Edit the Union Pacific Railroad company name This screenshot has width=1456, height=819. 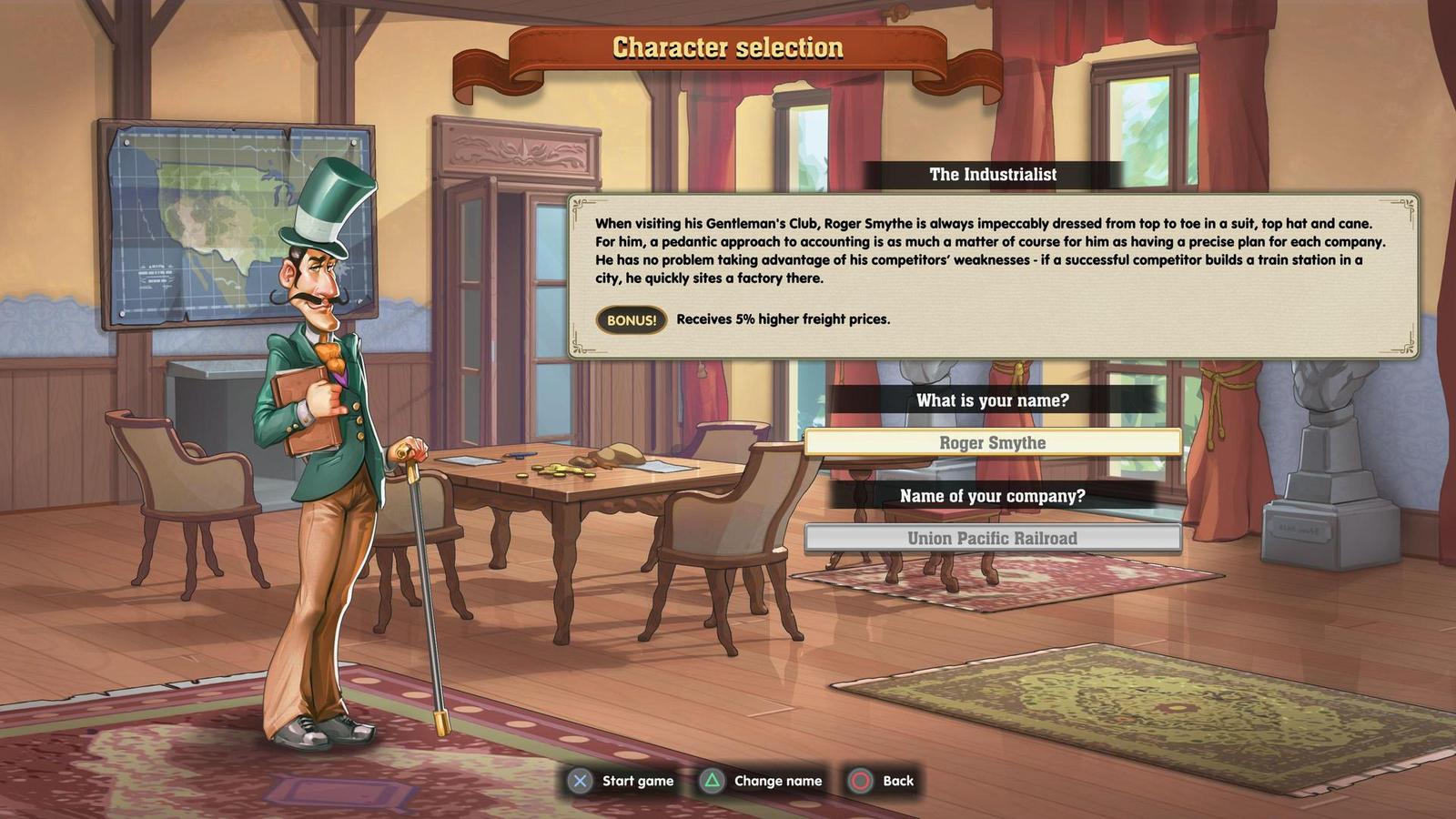992,539
